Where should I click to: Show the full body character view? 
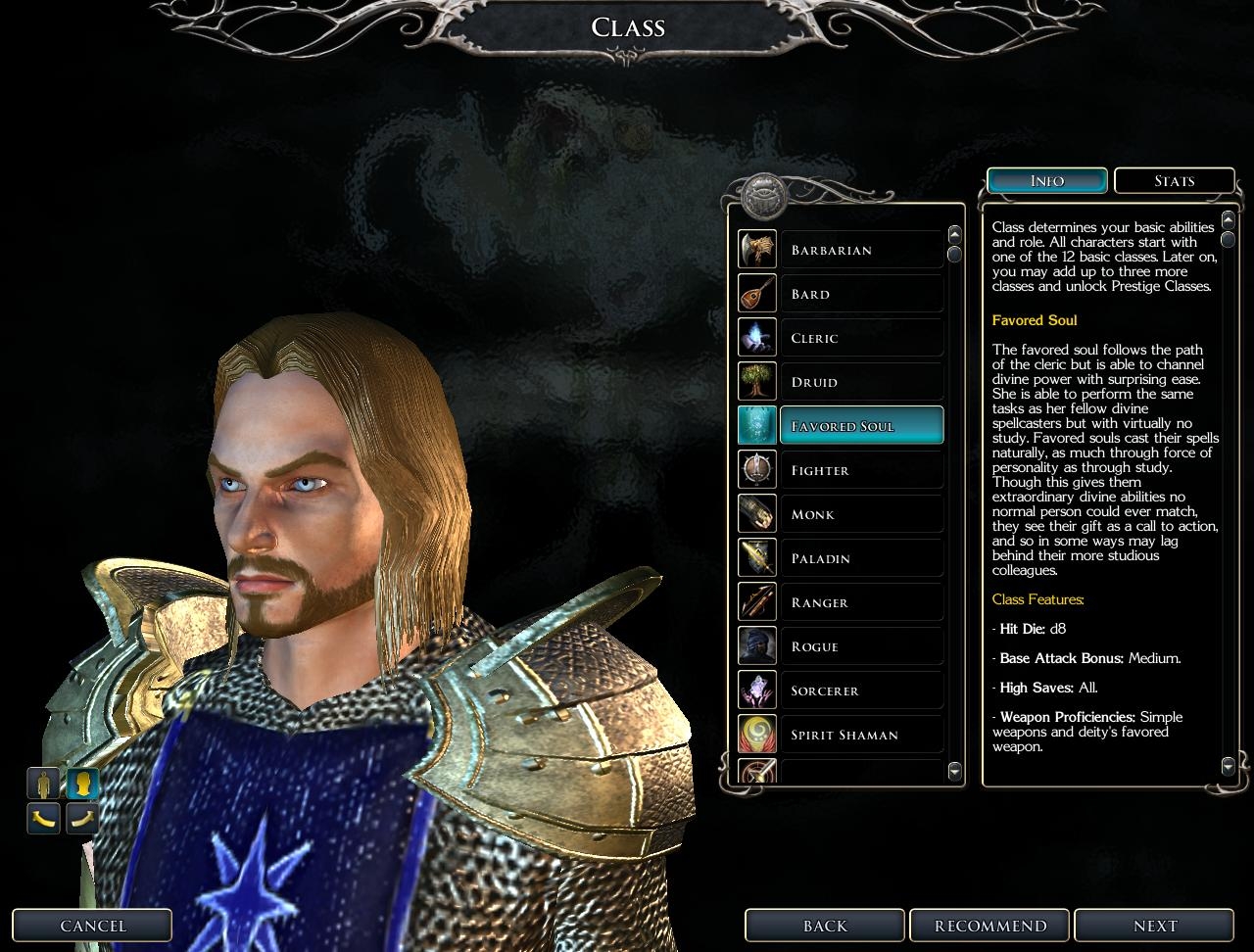pyautogui.click(x=44, y=784)
